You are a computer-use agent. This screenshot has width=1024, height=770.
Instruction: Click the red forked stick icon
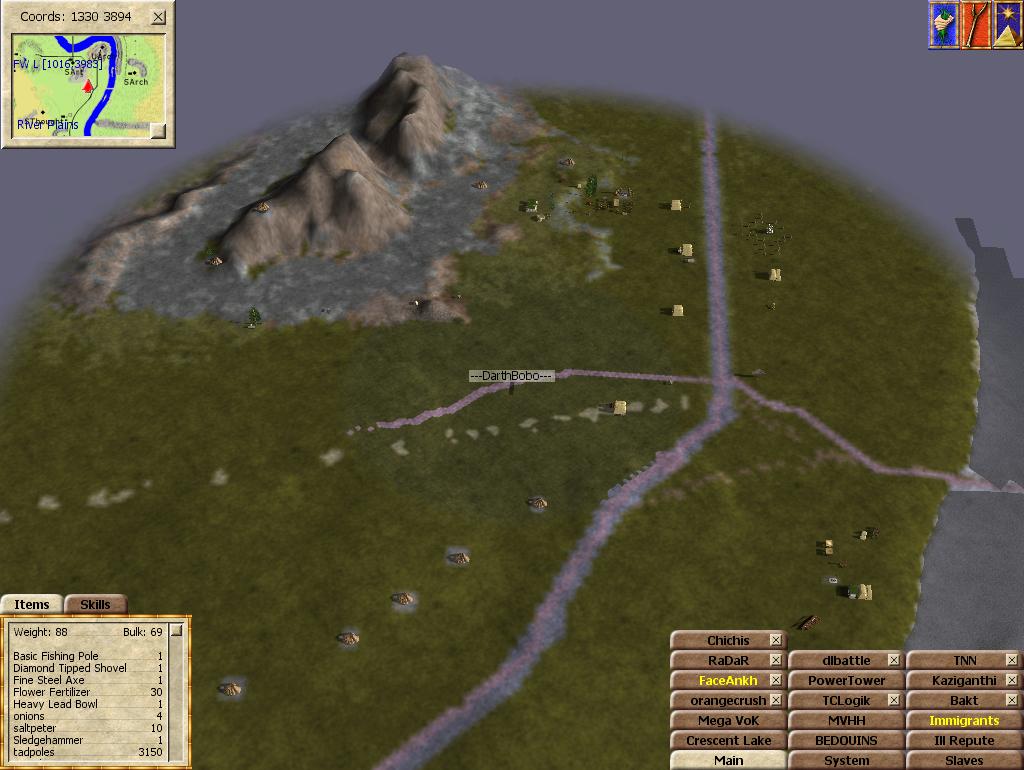(975, 25)
